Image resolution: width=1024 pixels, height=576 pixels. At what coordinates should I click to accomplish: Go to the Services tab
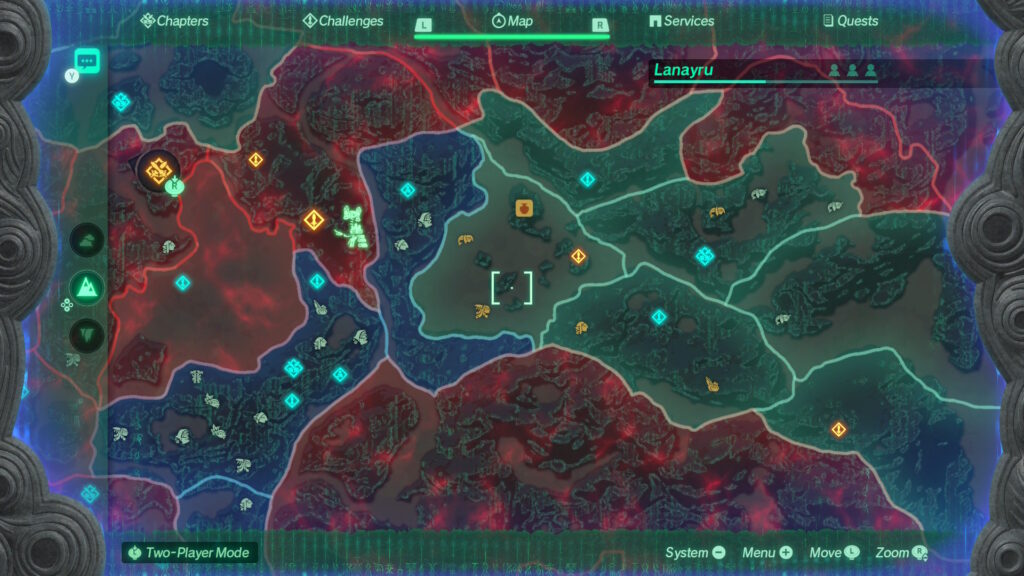point(681,21)
